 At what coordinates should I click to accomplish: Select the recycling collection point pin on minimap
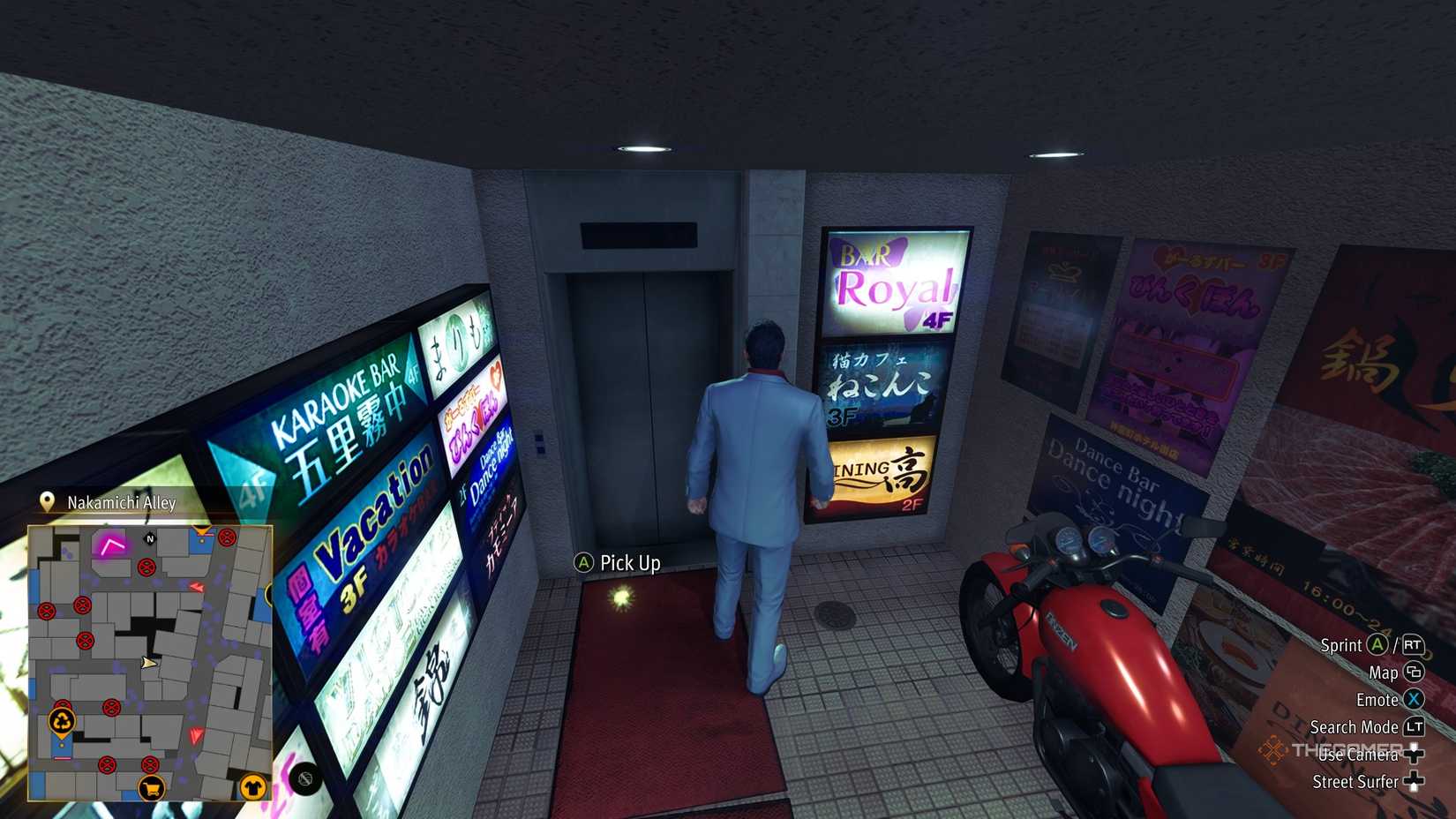pos(63,721)
